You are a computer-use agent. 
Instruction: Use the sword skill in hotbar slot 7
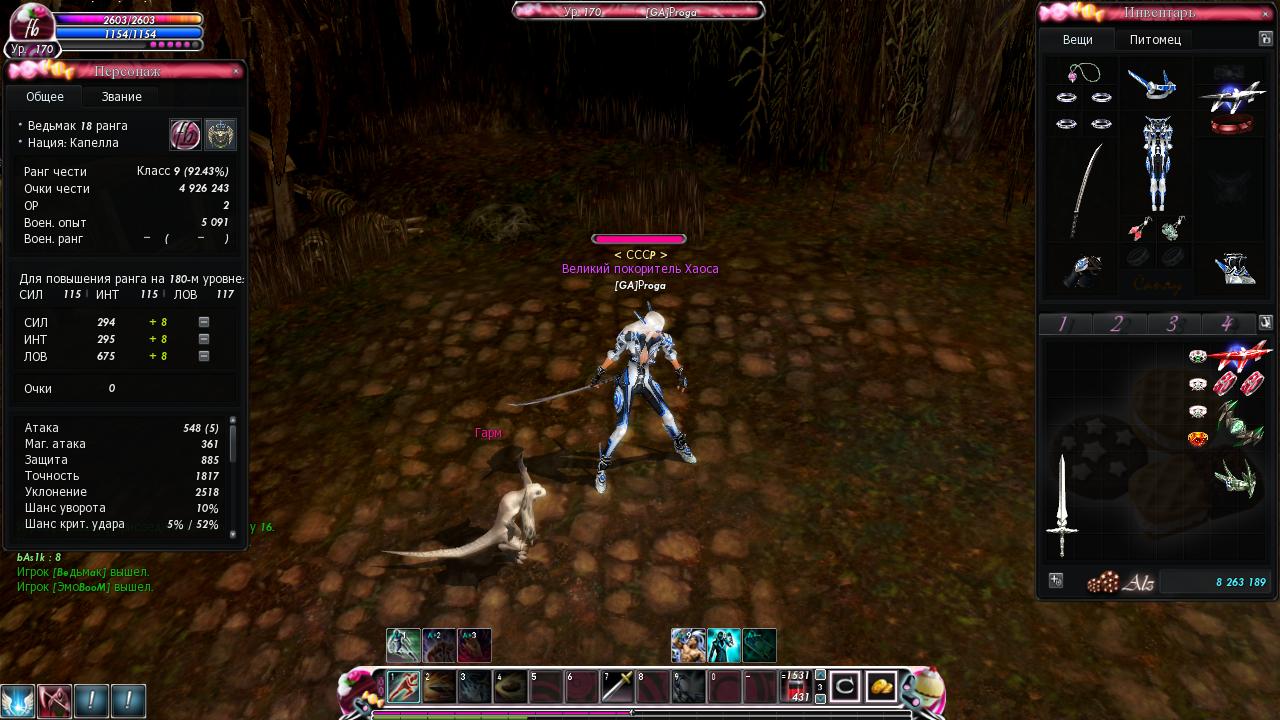pyautogui.click(x=617, y=687)
